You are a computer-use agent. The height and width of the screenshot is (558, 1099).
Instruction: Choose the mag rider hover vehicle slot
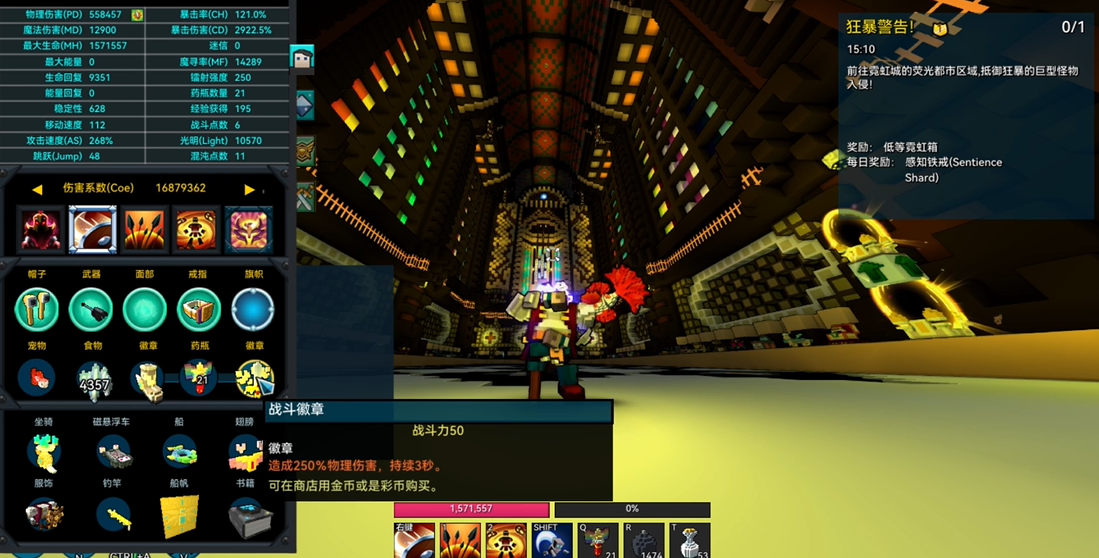[x=113, y=453]
